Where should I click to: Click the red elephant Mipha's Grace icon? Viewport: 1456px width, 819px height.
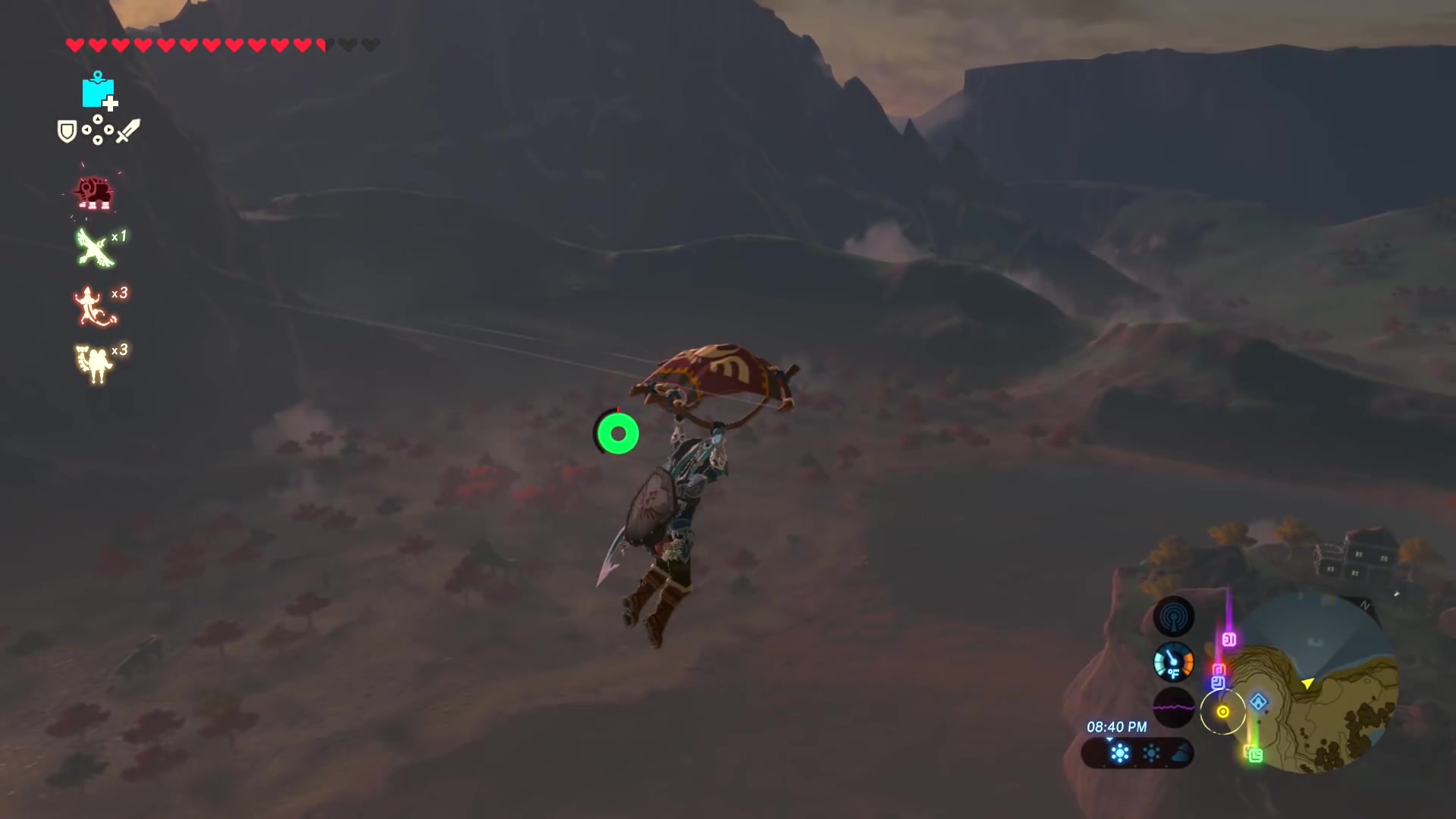coord(94,193)
